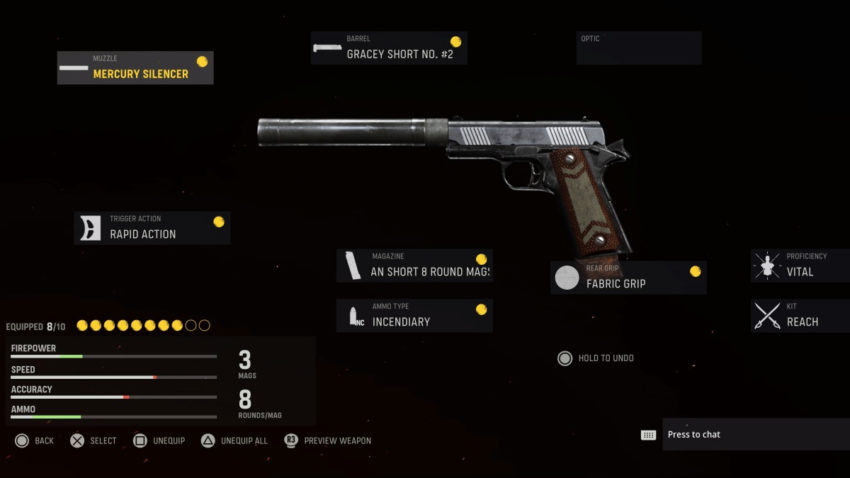This screenshot has width=850, height=478.
Task: Open the 8 Round Mags magazine slot
Action: 414,266
